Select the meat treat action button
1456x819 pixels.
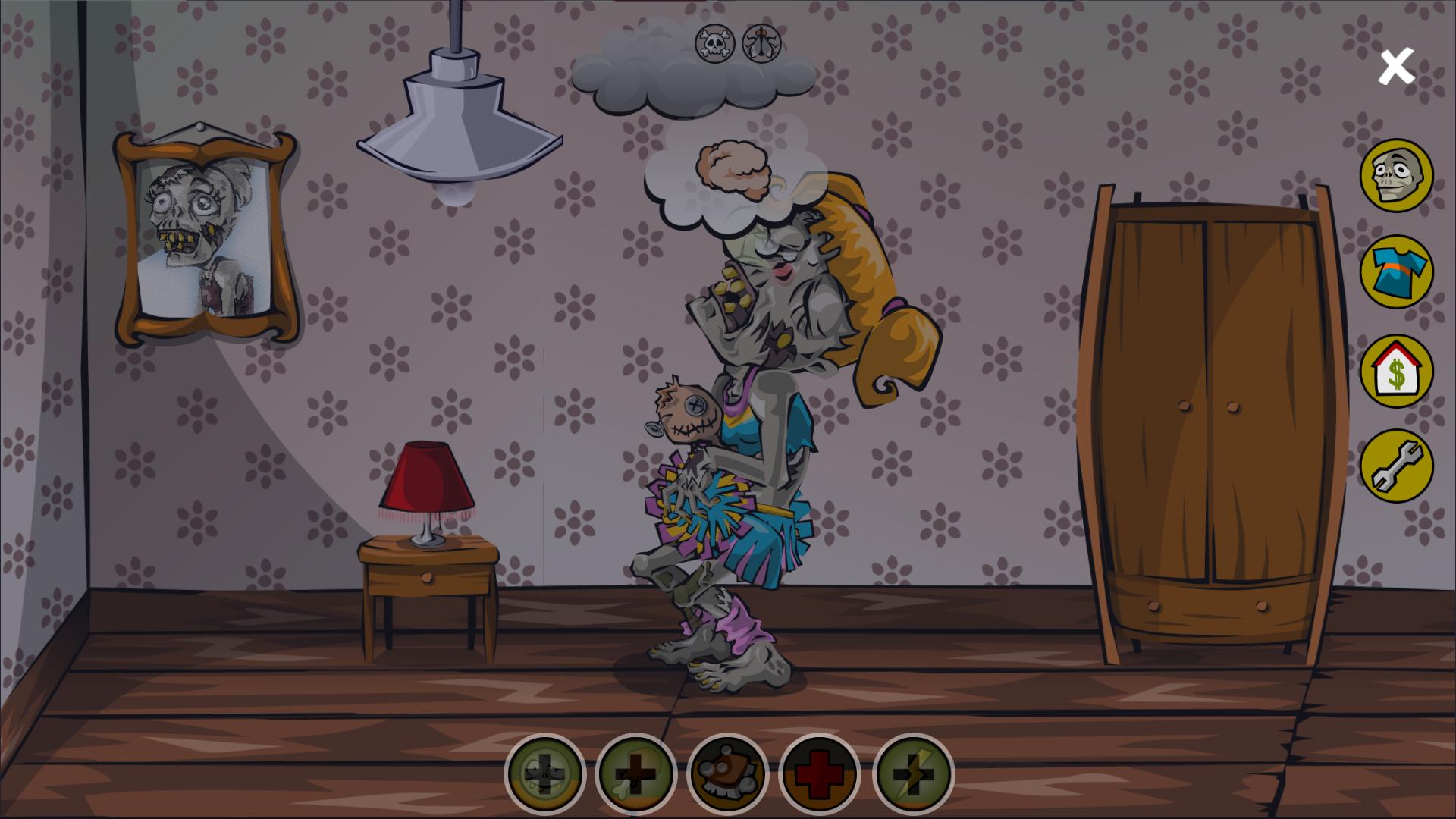point(727,773)
